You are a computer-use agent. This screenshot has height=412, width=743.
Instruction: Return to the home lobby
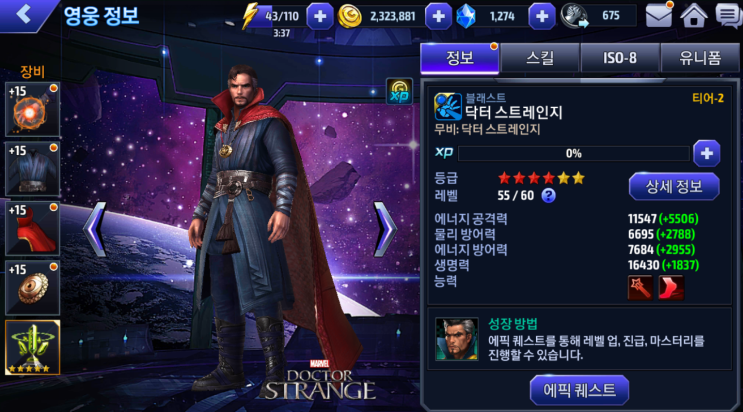pyautogui.click(x=693, y=16)
